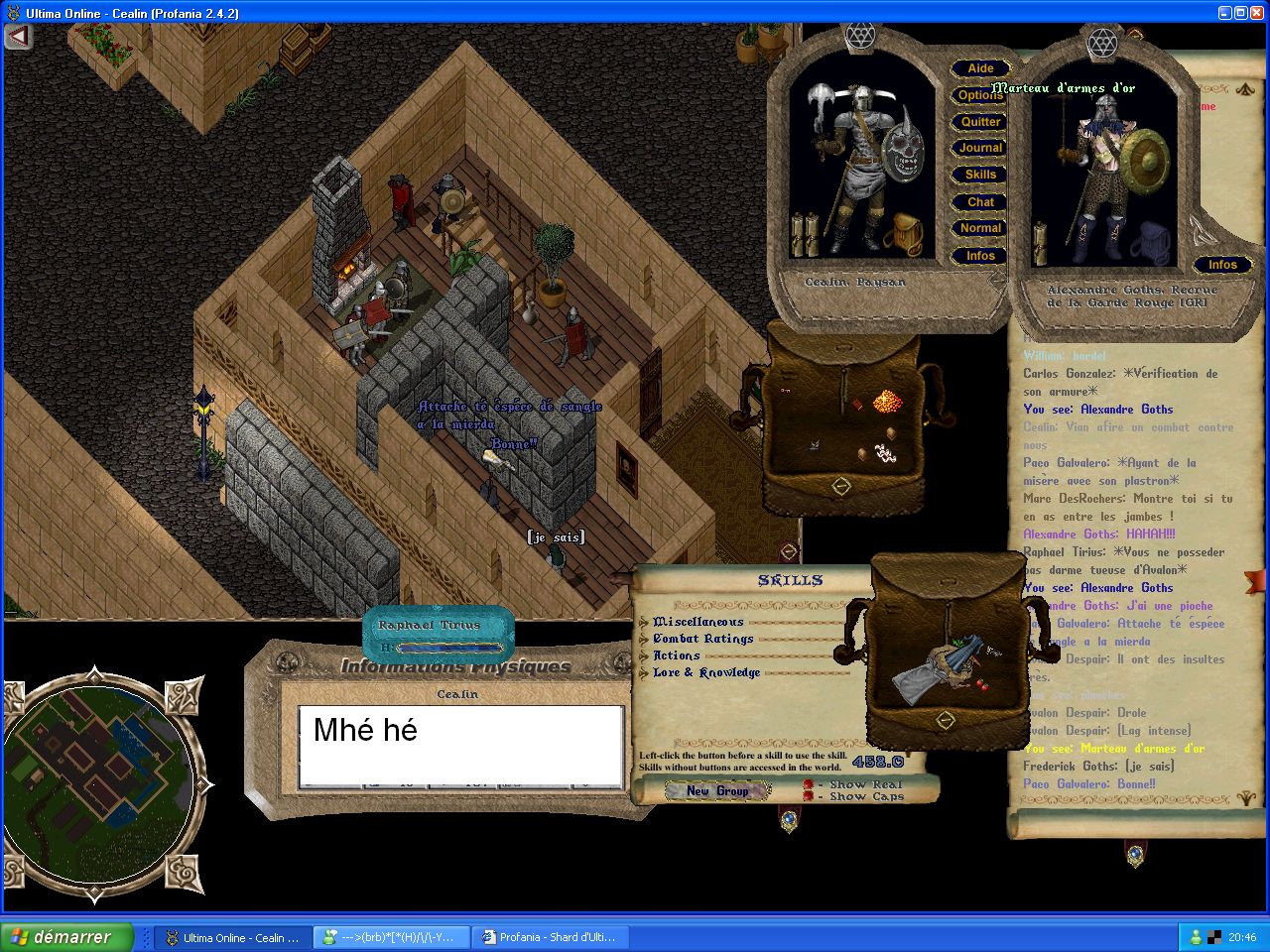Show Infos on Alexandre Goths' paperdoll

pyautogui.click(x=1222, y=265)
